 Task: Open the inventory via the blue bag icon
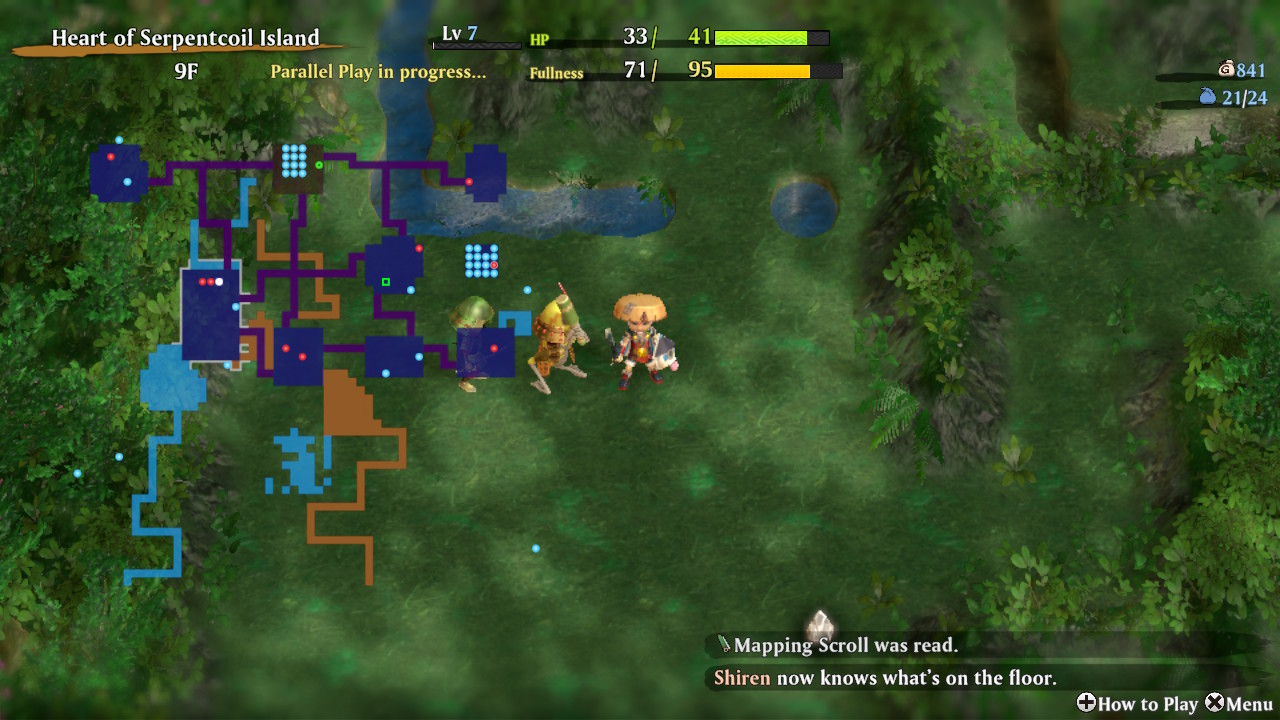[x=1208, y=97]
